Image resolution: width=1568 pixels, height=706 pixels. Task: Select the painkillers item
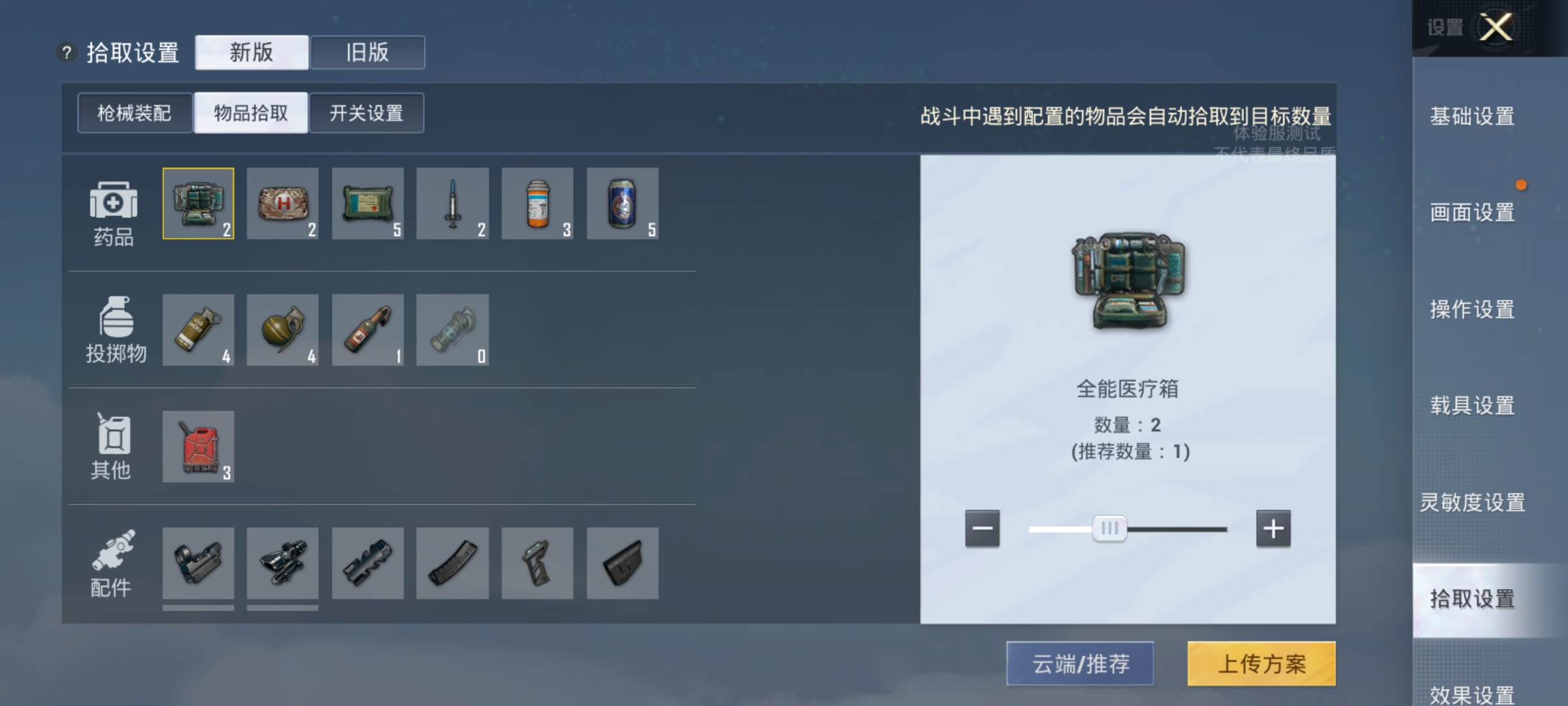[x=538, y=204]
